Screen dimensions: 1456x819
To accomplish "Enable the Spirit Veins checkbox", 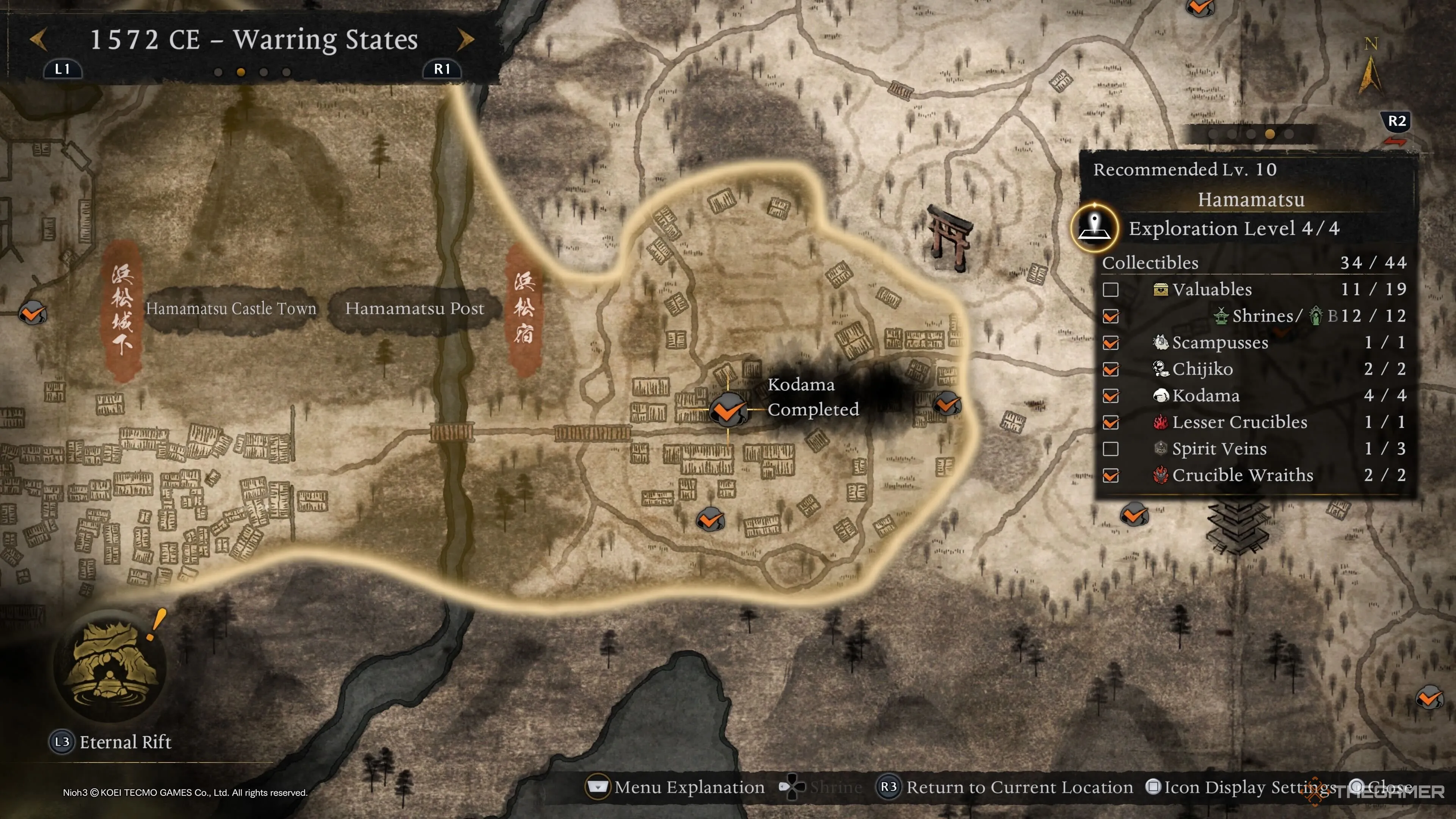I will [1111, 449].
